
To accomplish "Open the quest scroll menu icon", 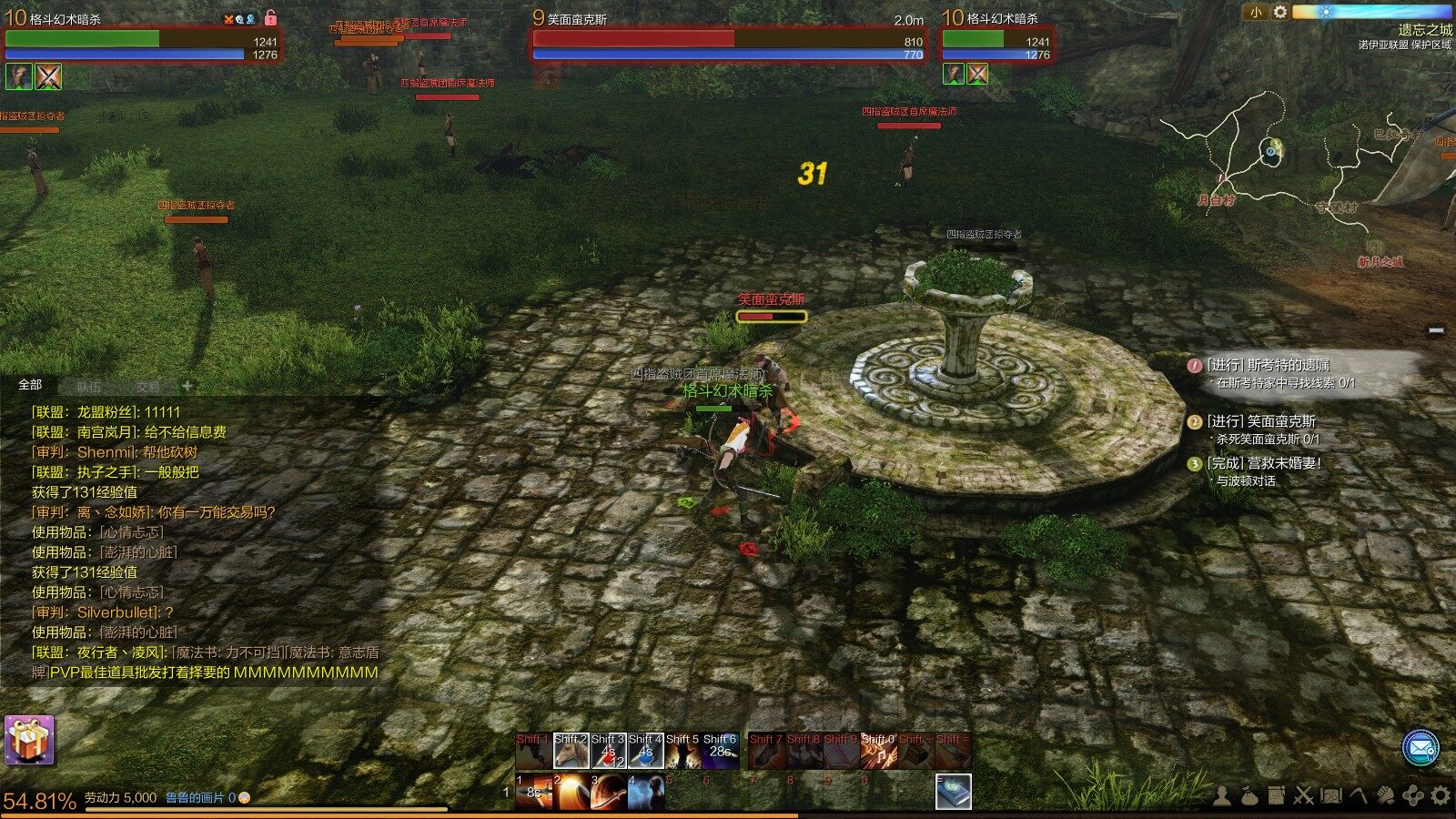I will click(1277, 796).
